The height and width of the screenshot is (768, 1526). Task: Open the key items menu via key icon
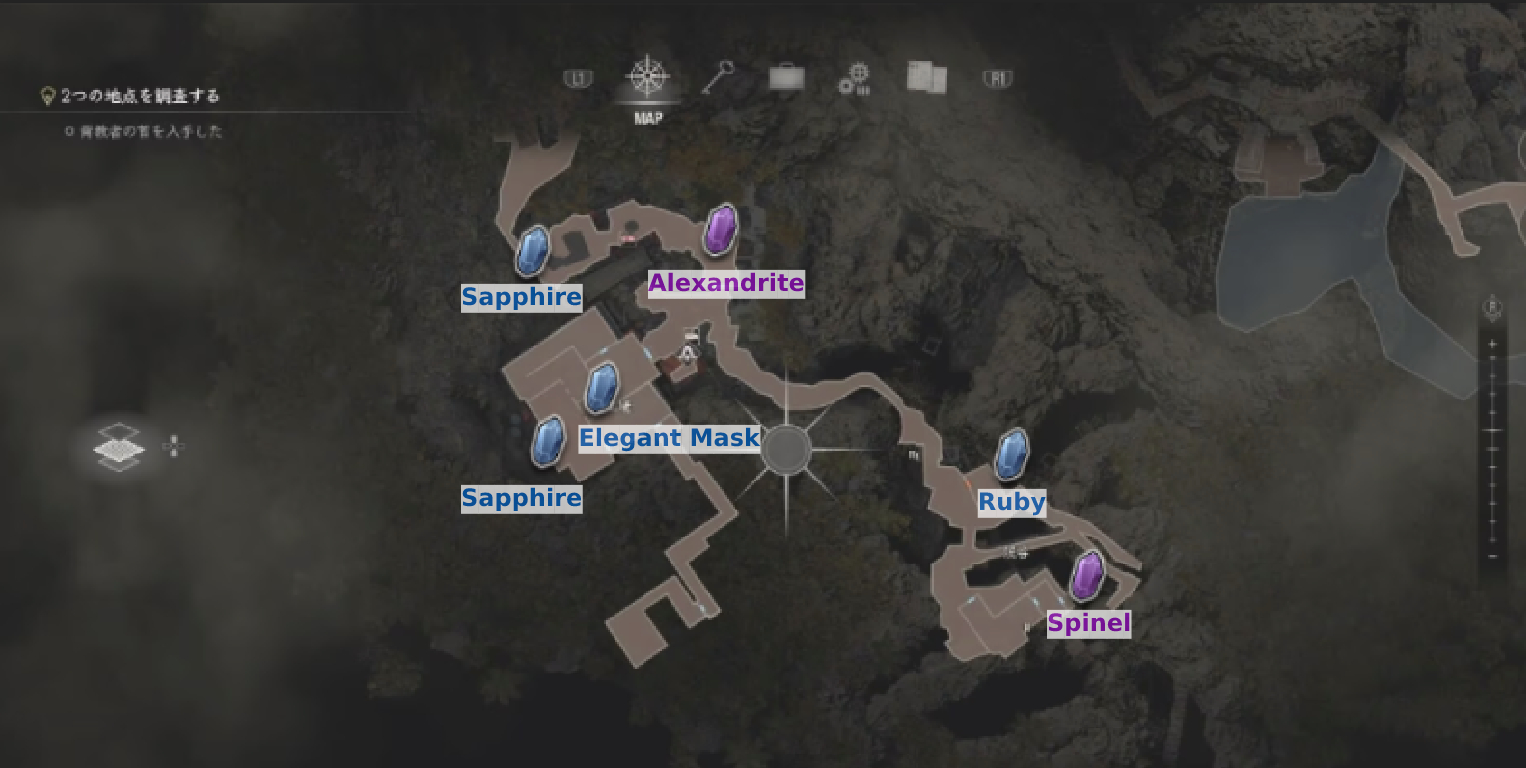(718, 76)
